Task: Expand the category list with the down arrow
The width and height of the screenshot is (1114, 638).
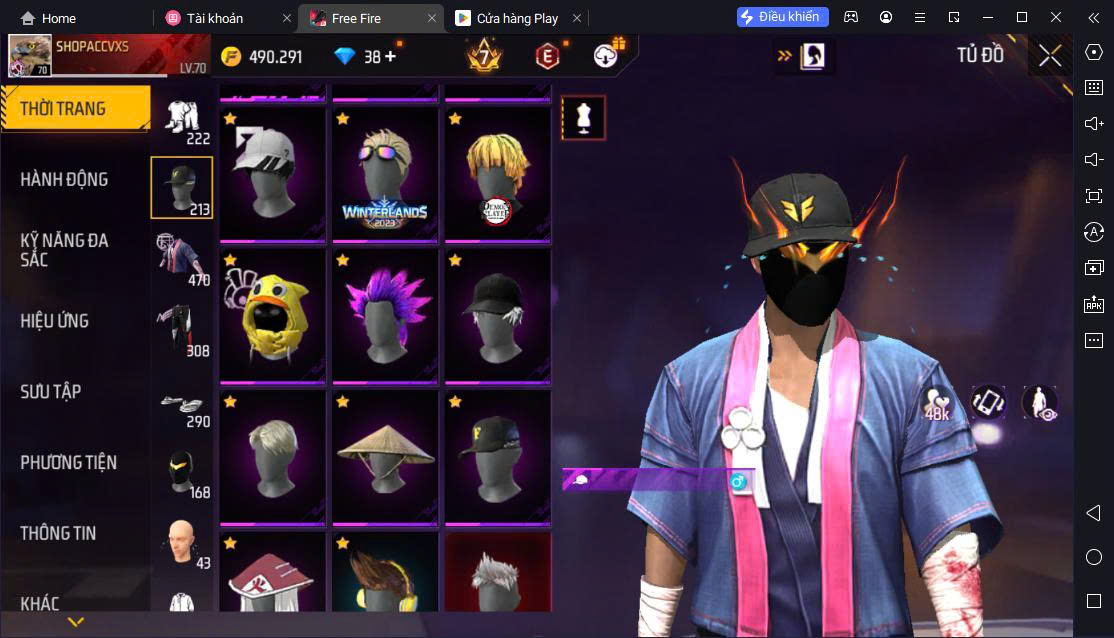Action: coord(75,622)
